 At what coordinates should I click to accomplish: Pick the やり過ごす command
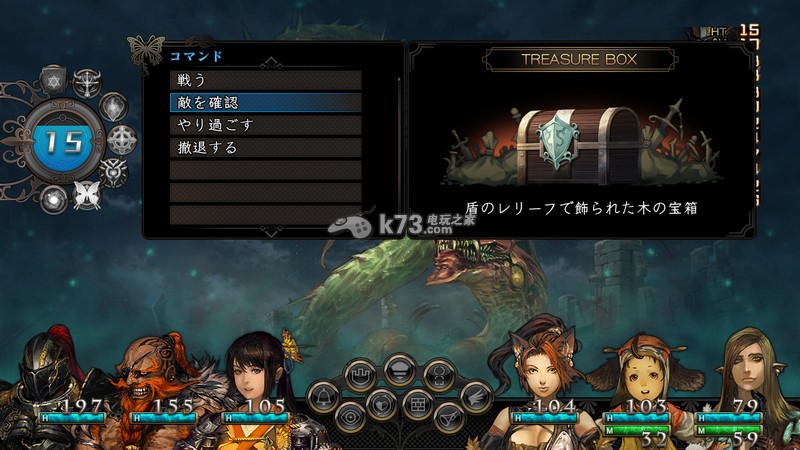tap(265, 125)
